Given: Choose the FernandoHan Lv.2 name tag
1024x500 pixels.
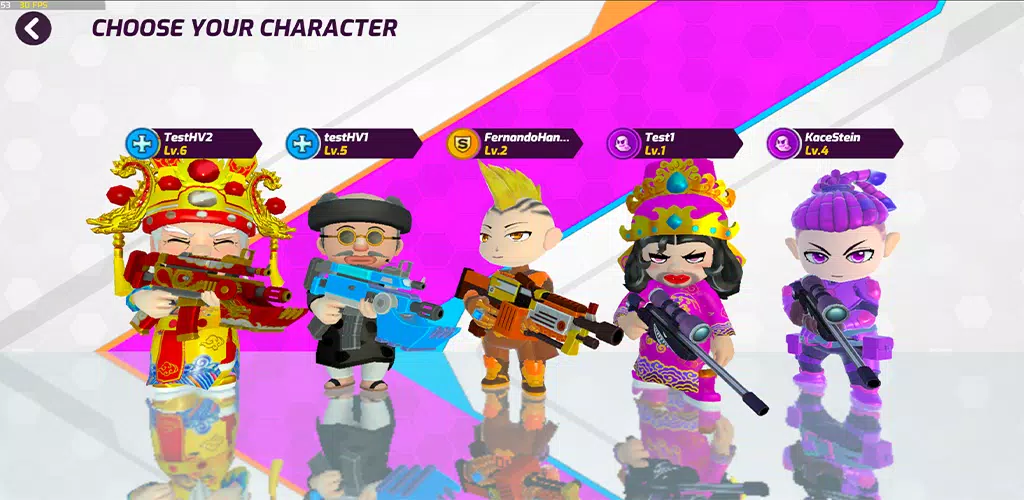Looking at the screenshot, I should pyautogui.click(x=515, y=143).
